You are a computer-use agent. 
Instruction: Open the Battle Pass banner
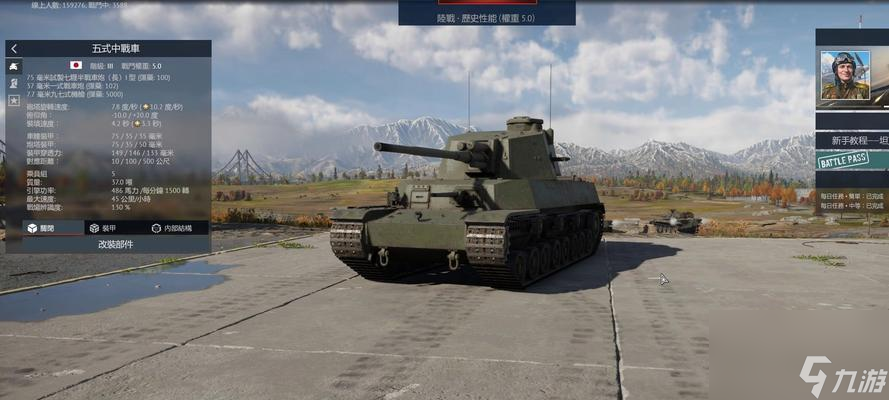842,160
